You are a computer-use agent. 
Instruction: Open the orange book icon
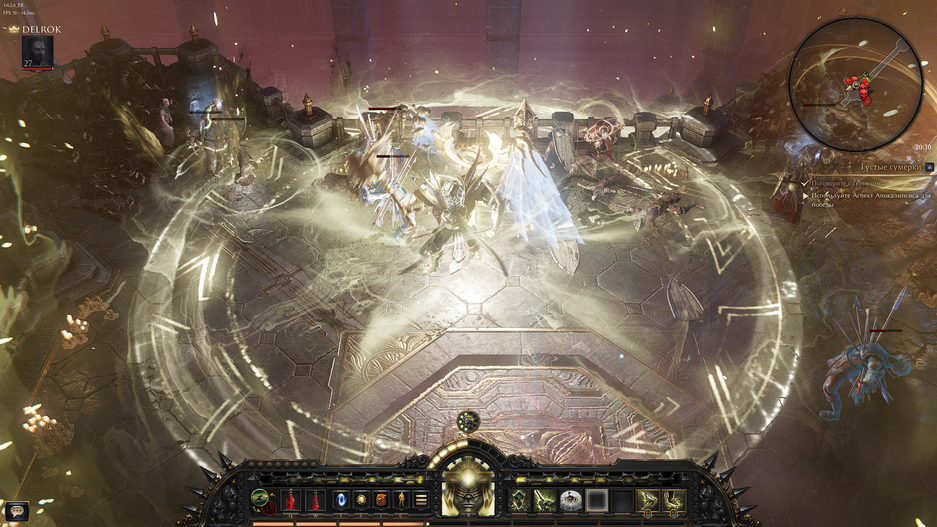pyautogui.click(x=381, y=499)
